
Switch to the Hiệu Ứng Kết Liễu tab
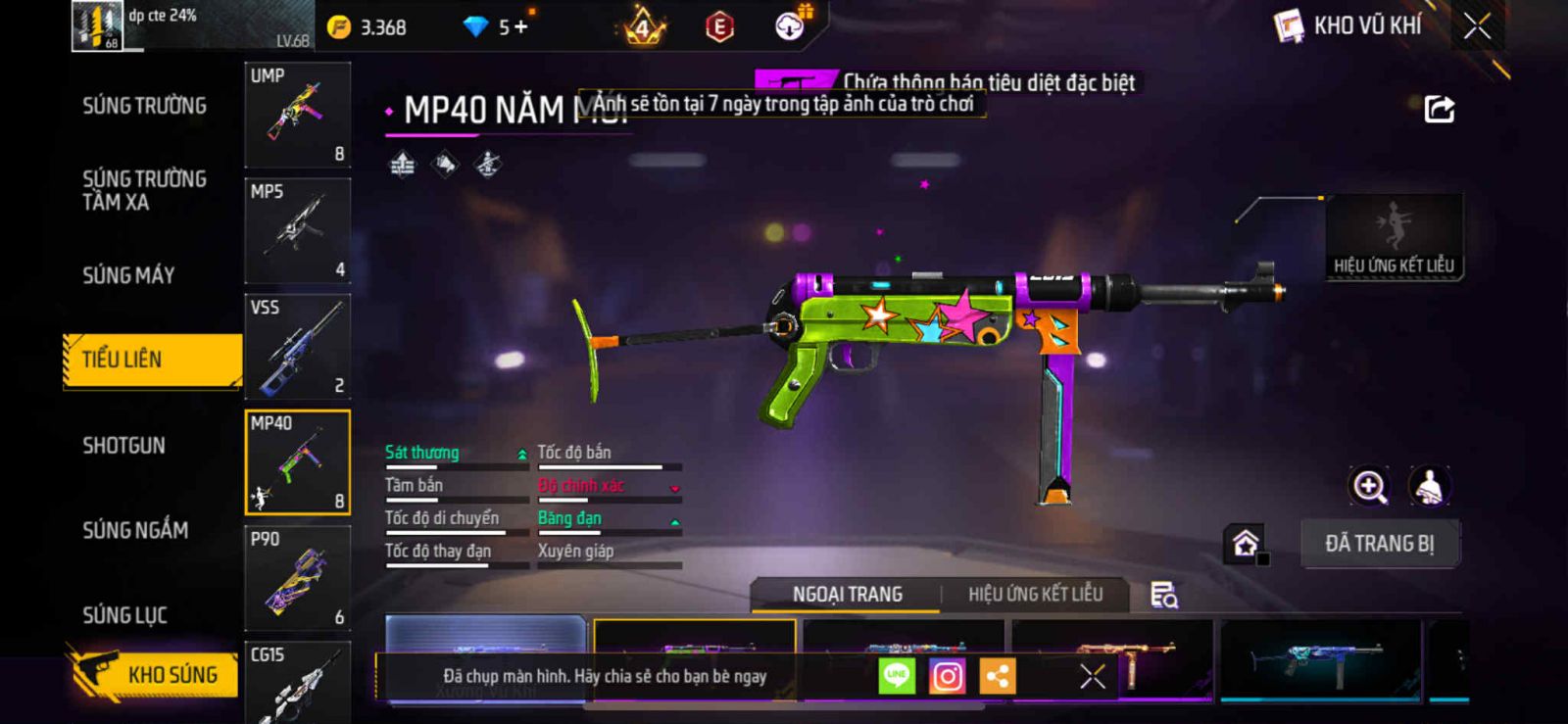tap(1035, 595)
